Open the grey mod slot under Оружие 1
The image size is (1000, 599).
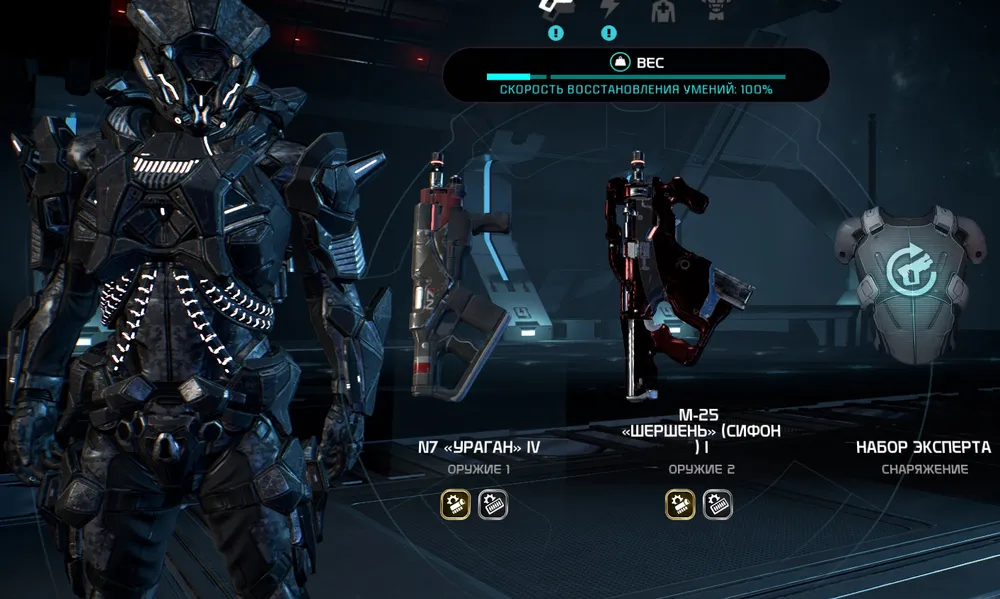(x=493, y=504)
